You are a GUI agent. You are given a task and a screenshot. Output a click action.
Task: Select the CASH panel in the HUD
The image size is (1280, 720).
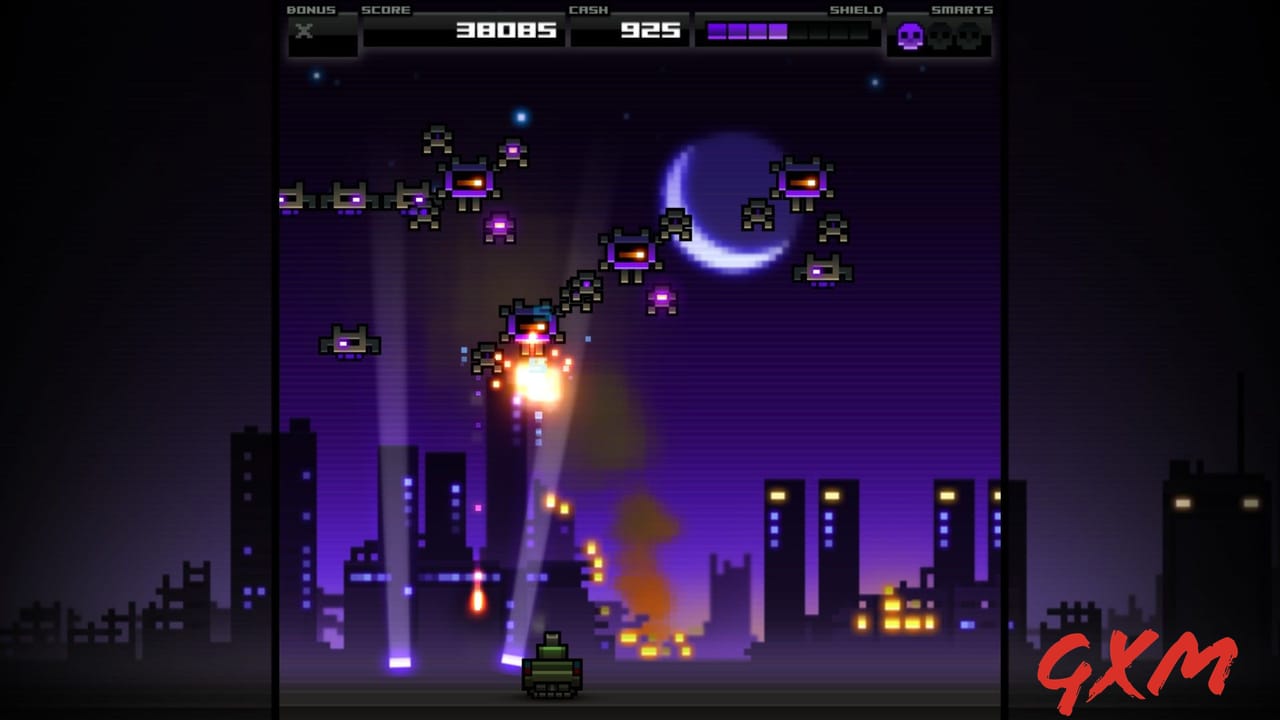coord(629,29)
